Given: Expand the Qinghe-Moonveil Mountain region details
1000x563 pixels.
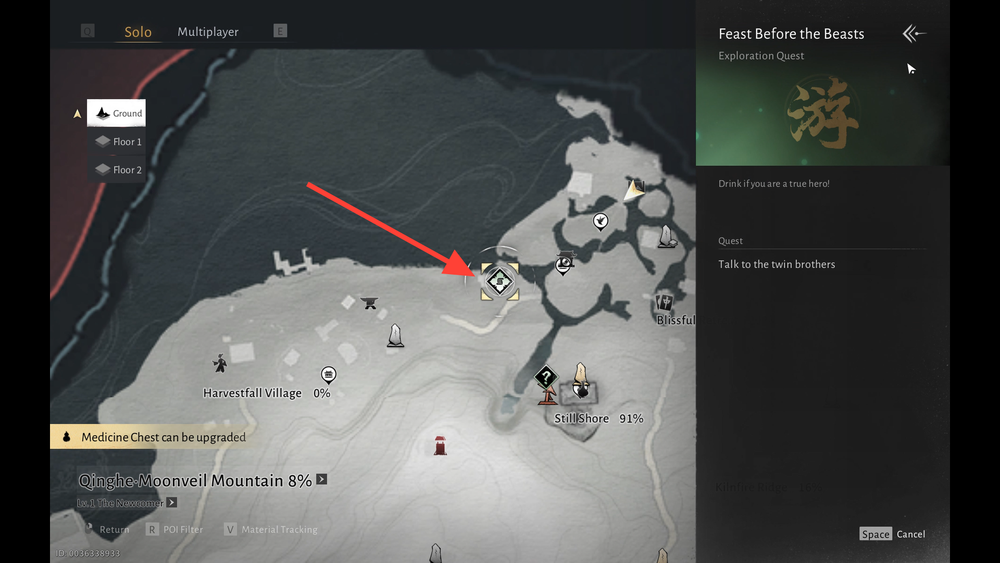Looking at the screenshot, I should 322,480.
